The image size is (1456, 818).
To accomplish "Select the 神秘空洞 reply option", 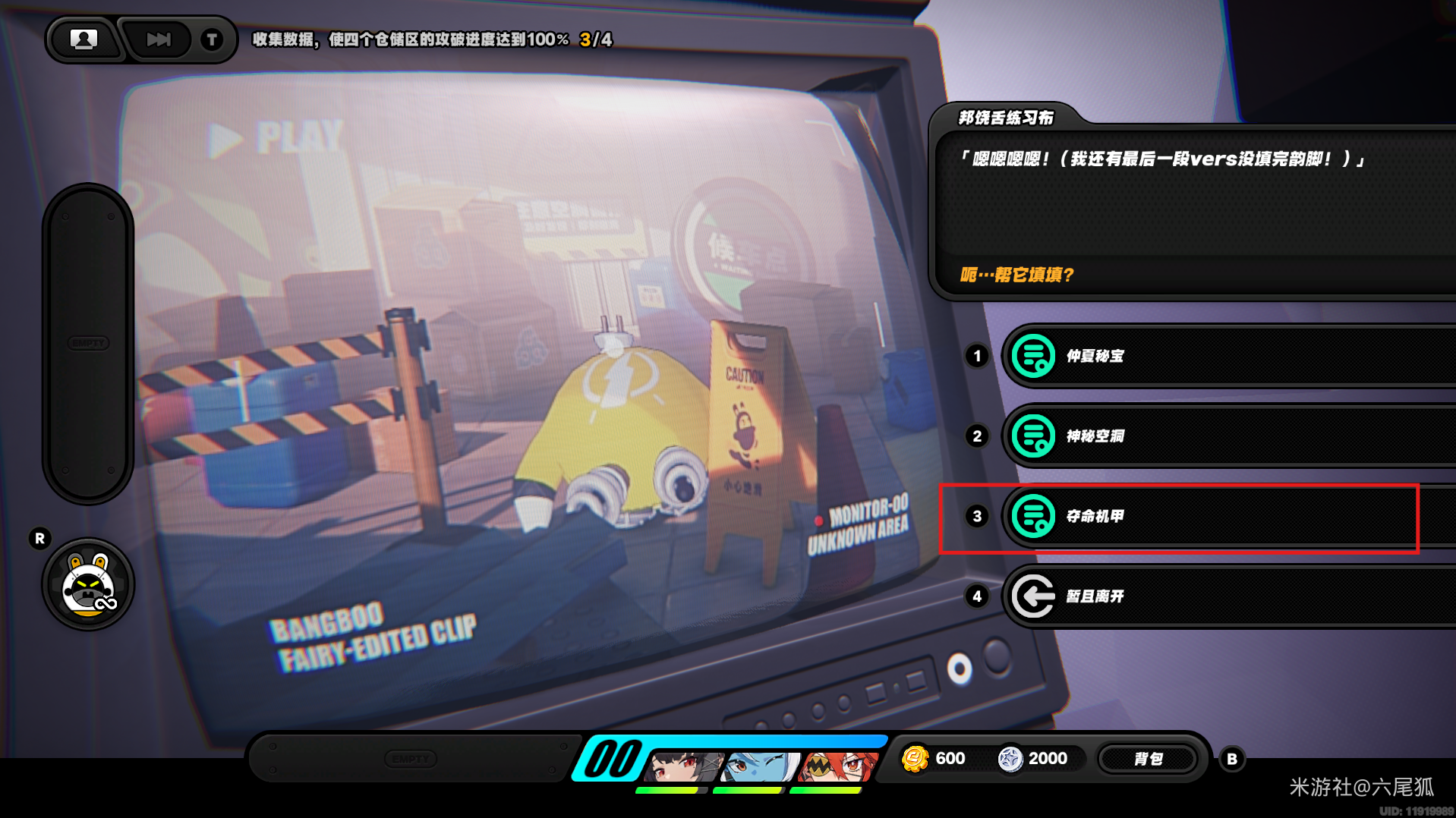I will (x=1230, y=436).
